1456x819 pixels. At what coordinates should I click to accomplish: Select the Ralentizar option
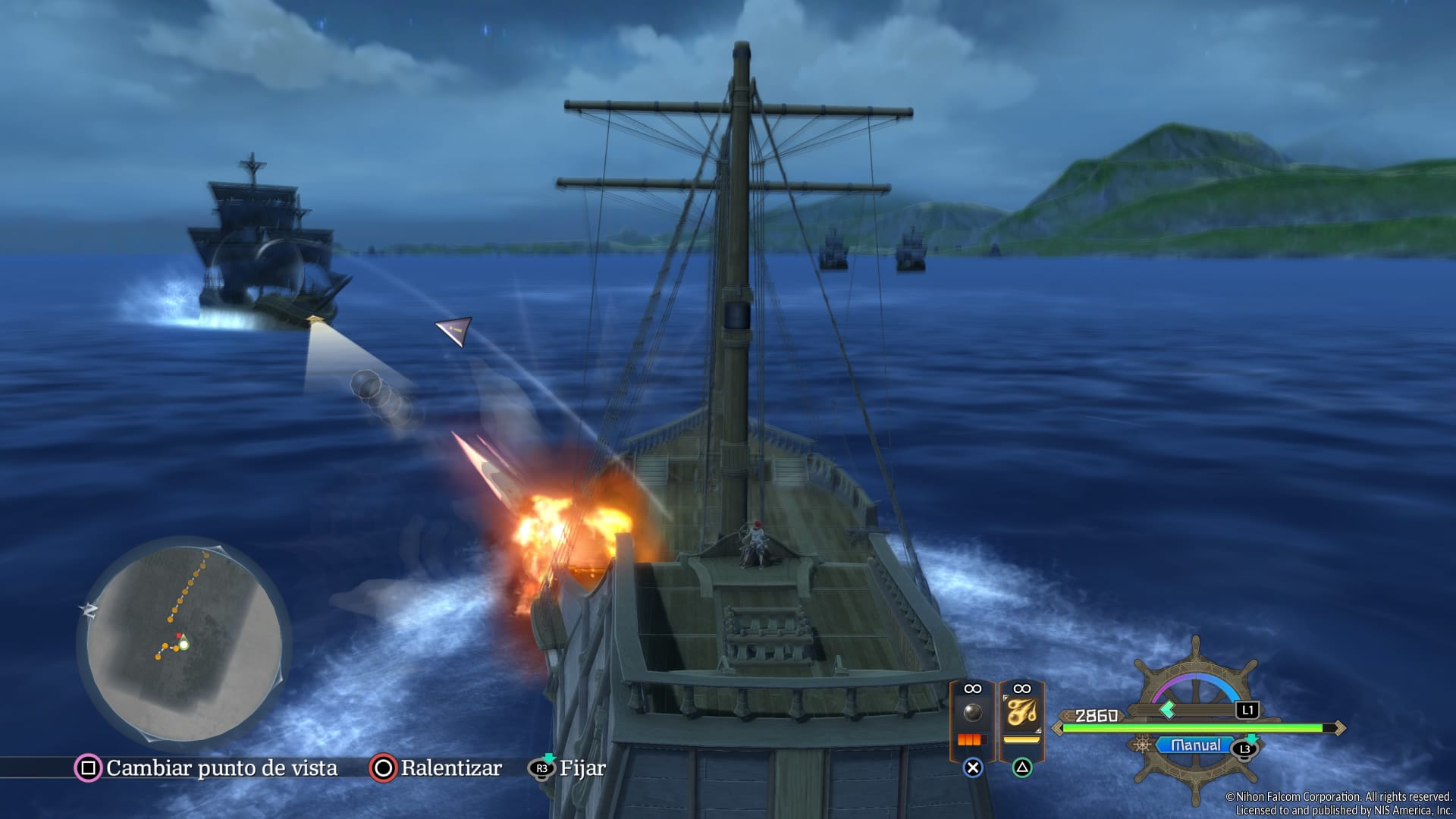pyautogui.click(x=436, y=768)
